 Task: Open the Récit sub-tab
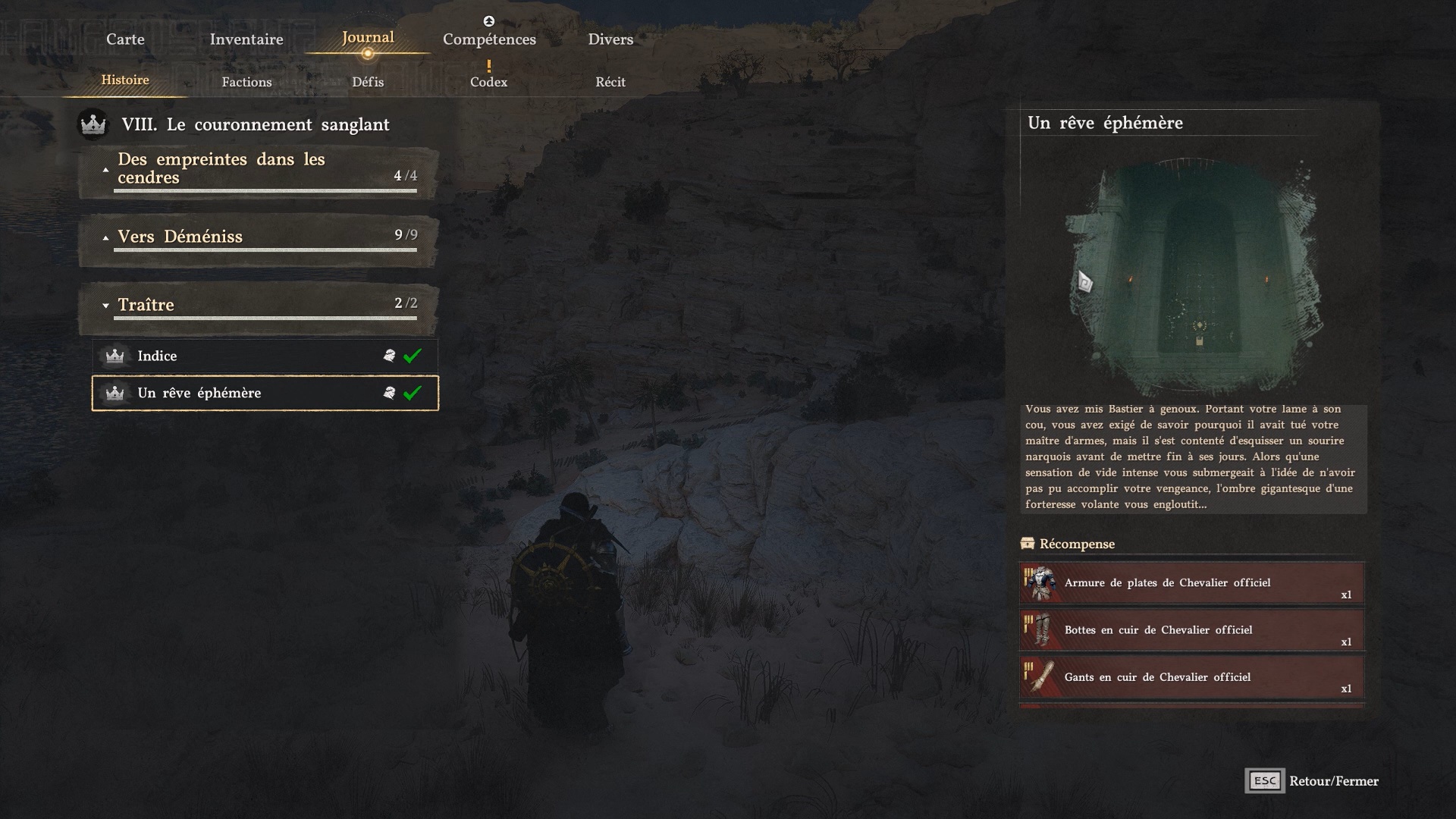pos(610,82)
